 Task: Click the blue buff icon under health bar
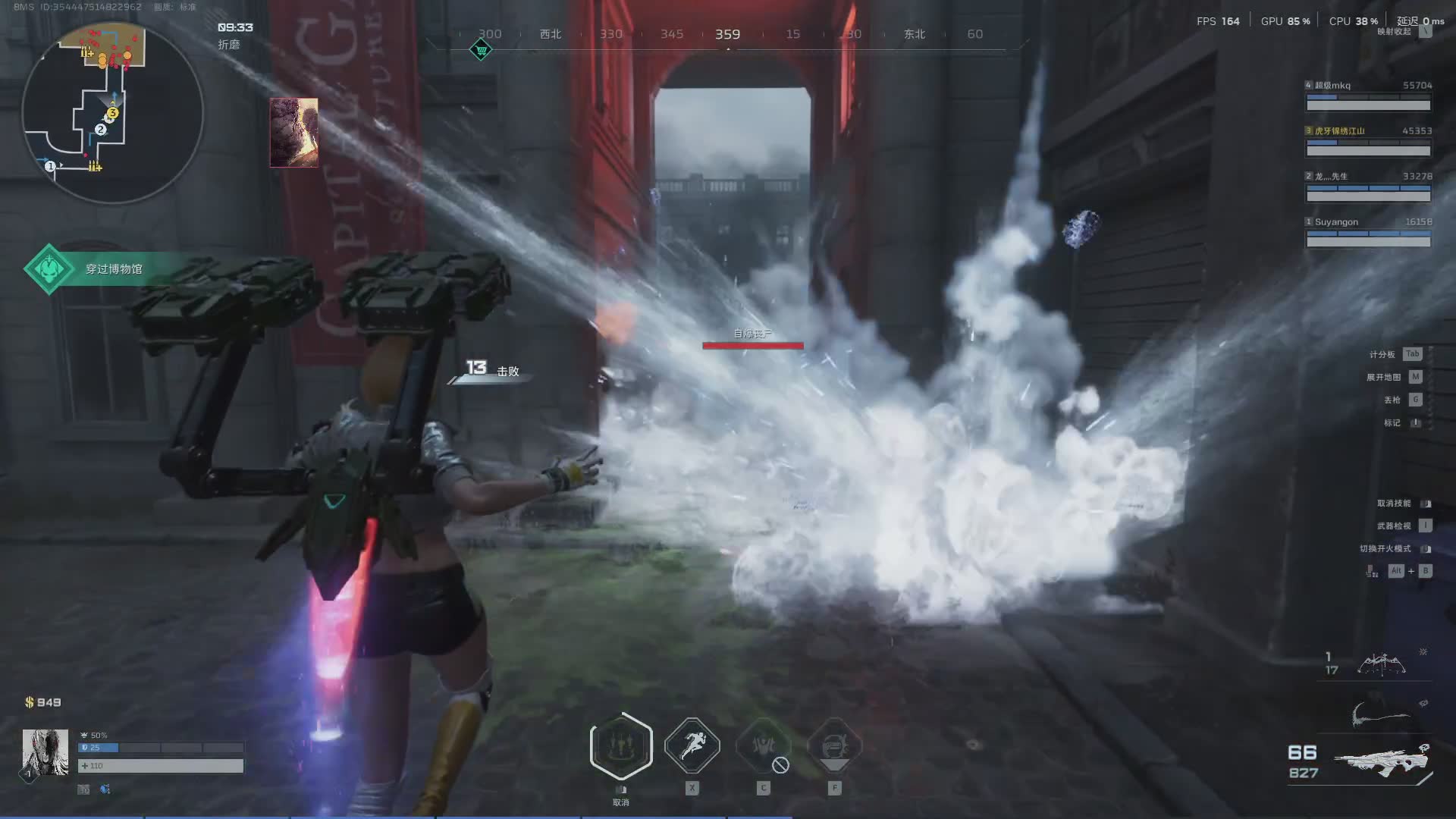click(105, 789)
